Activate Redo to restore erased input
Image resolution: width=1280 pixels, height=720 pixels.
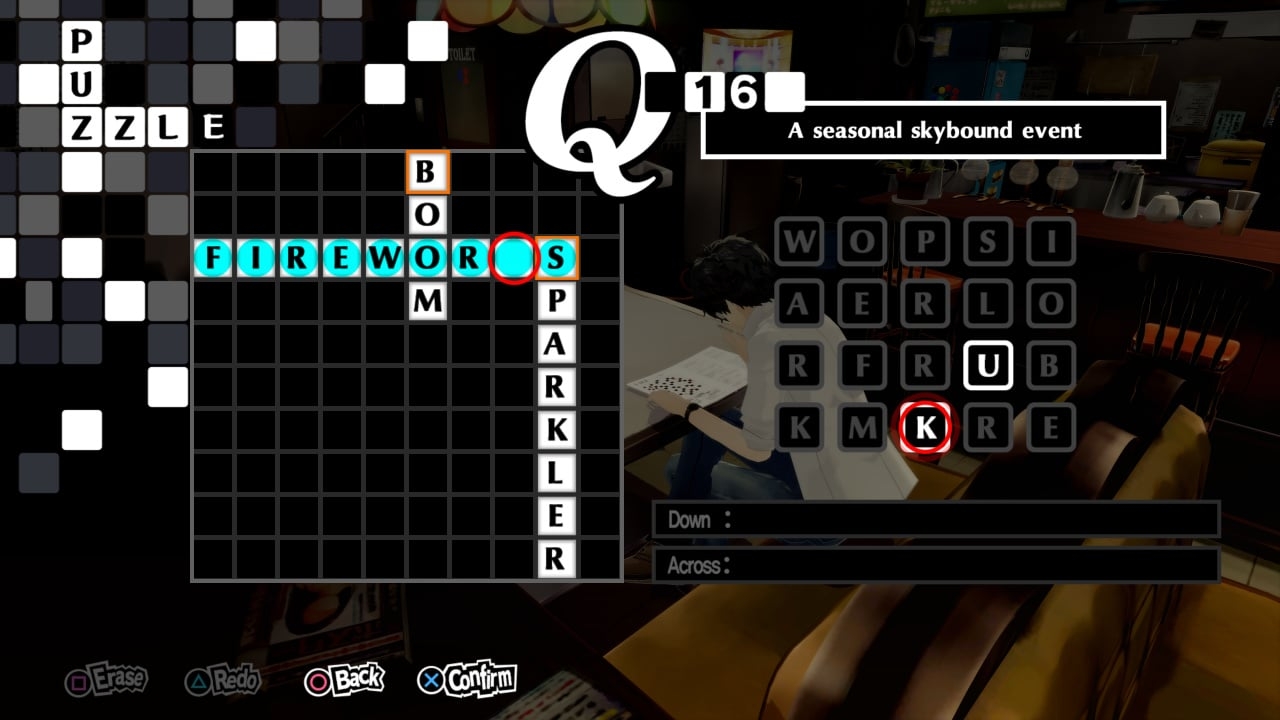tap(222, 680)
